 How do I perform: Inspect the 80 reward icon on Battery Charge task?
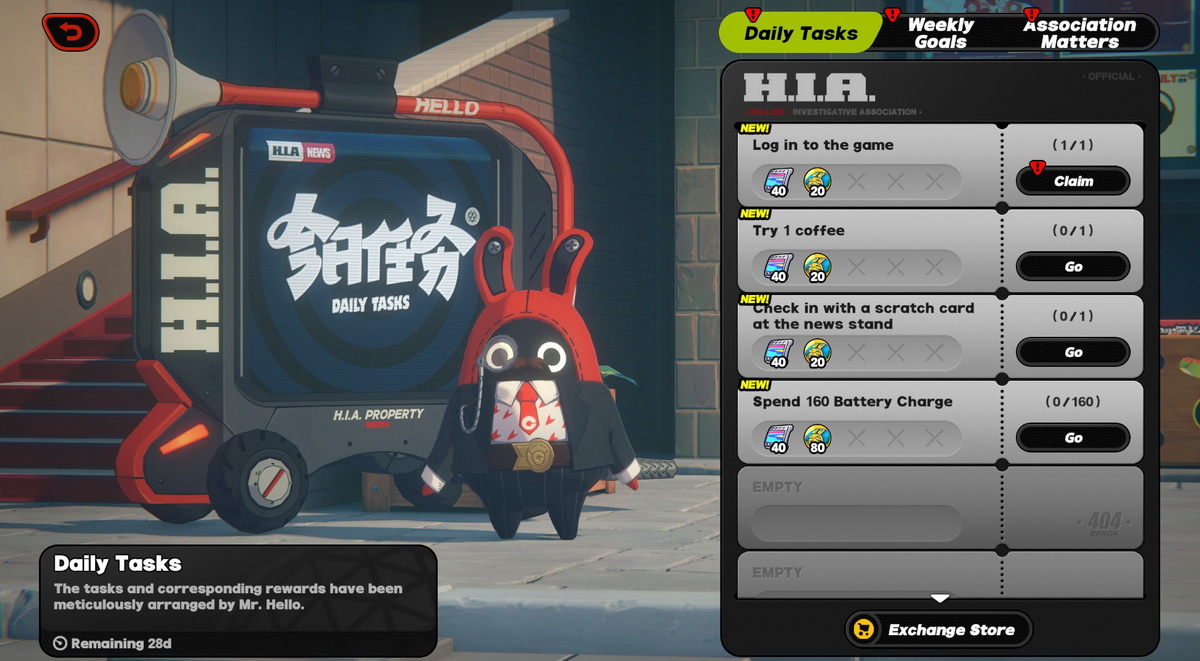point(818,438)
